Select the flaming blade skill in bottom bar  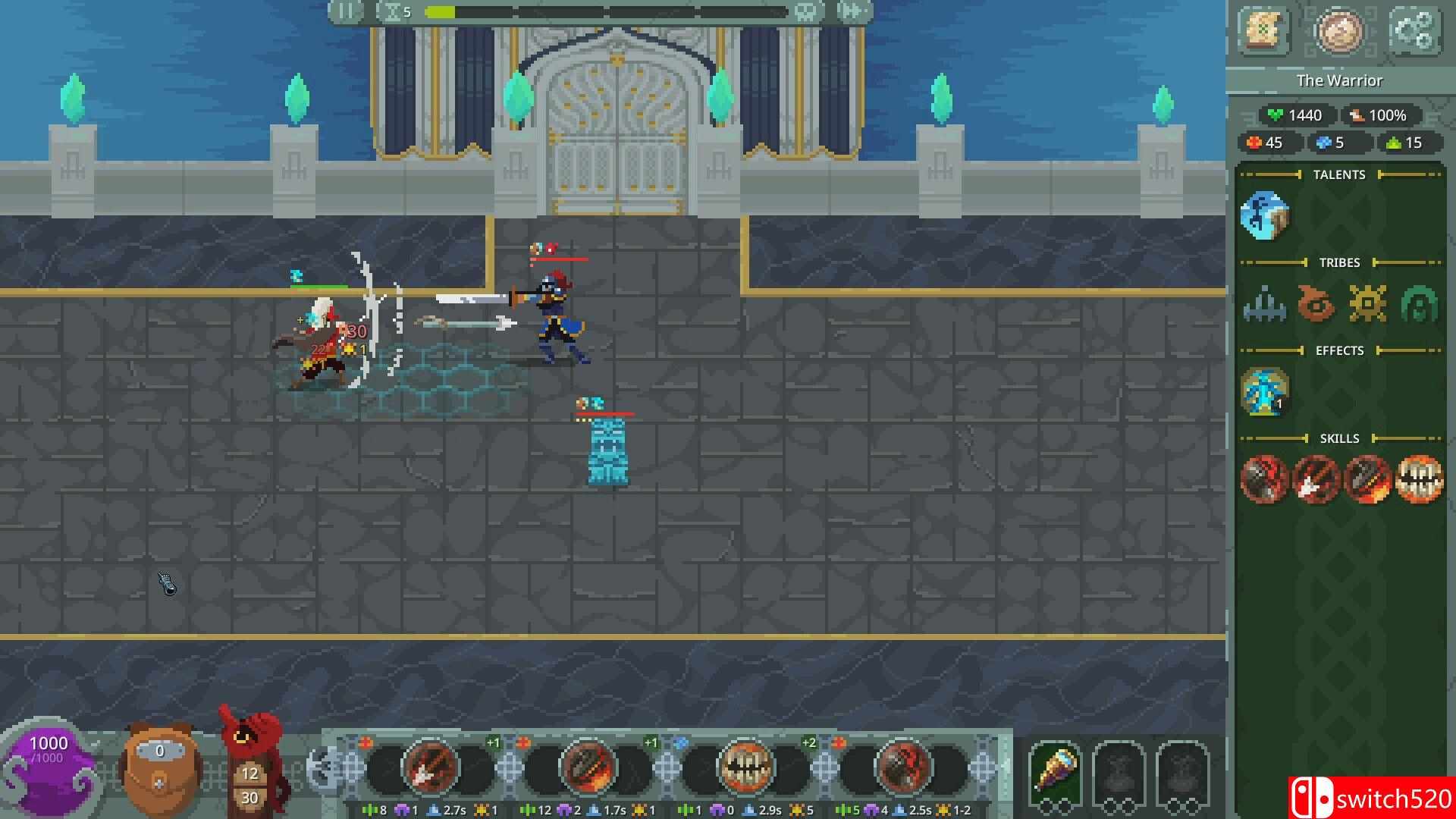[587, 767]
